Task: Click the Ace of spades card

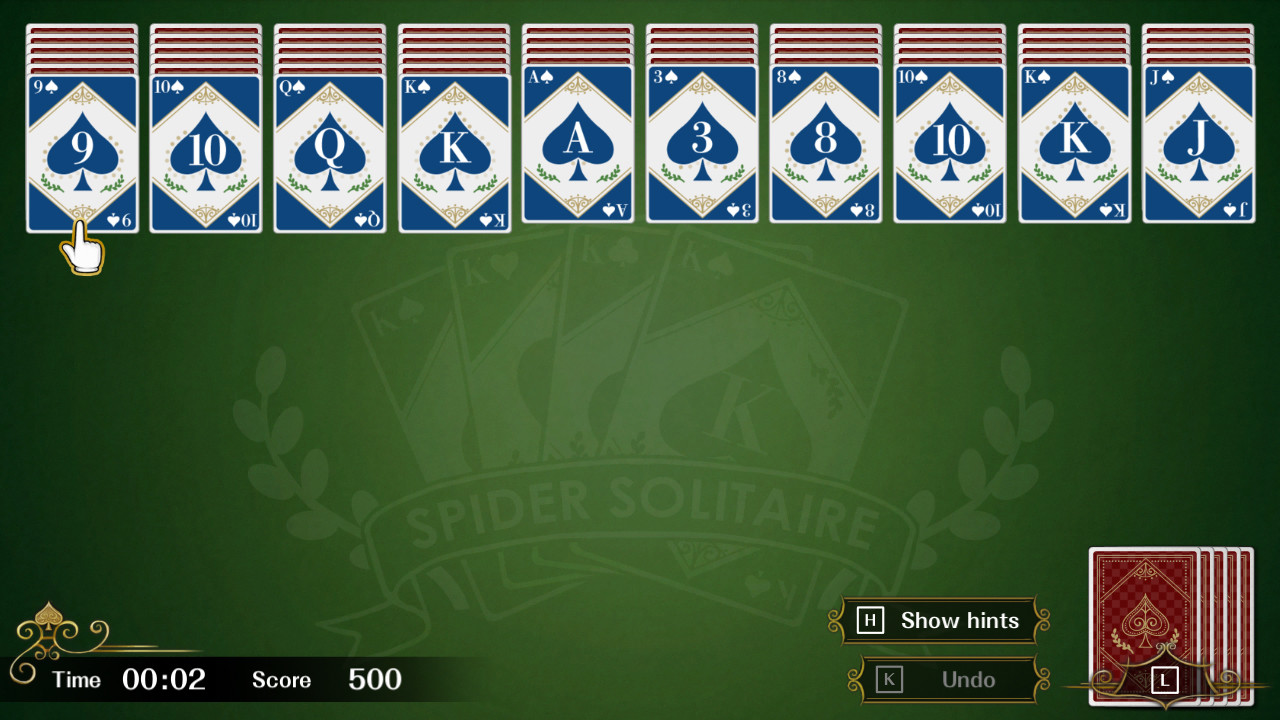Action: [577, 150]
